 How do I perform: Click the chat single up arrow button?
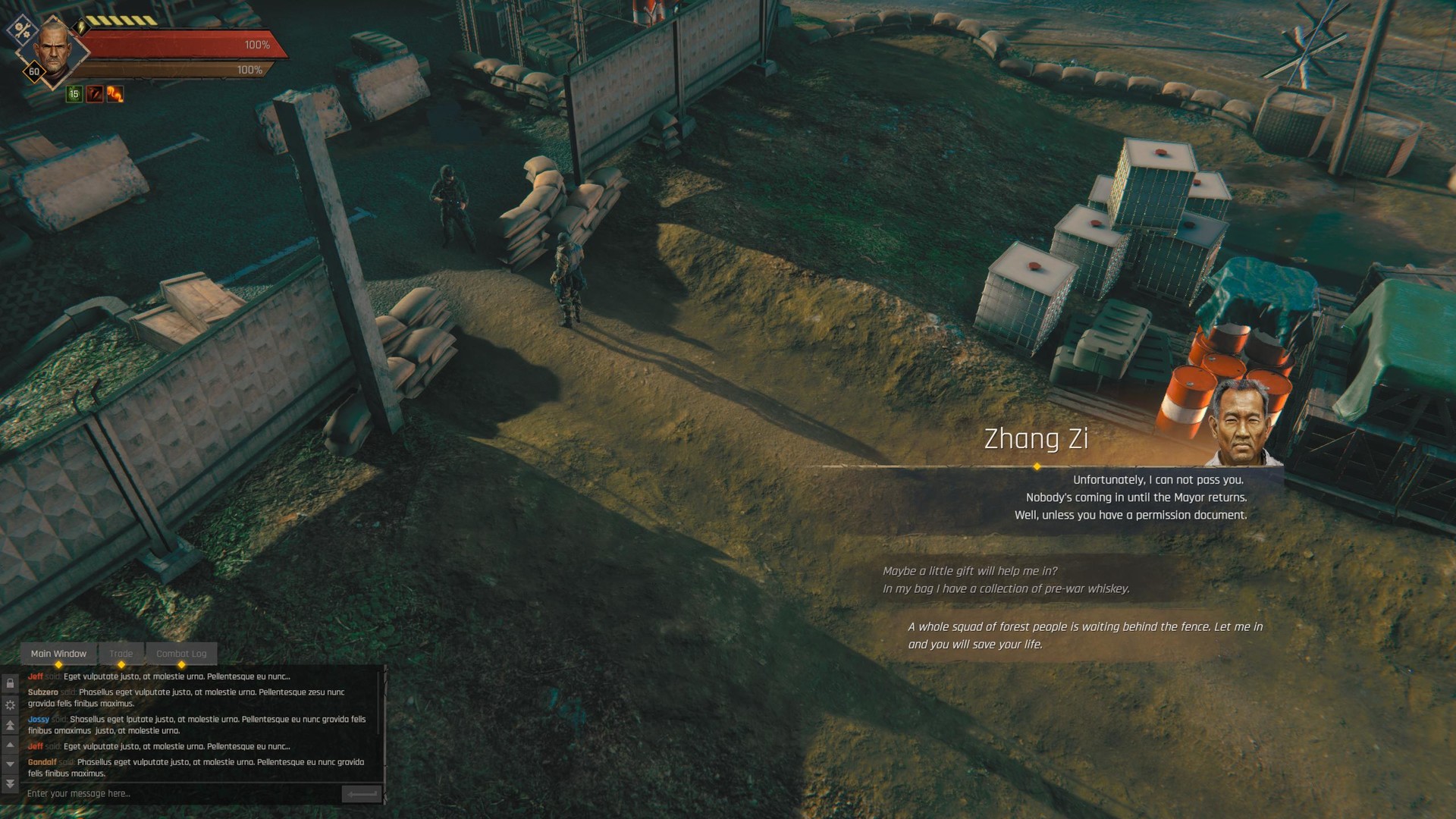10,745
